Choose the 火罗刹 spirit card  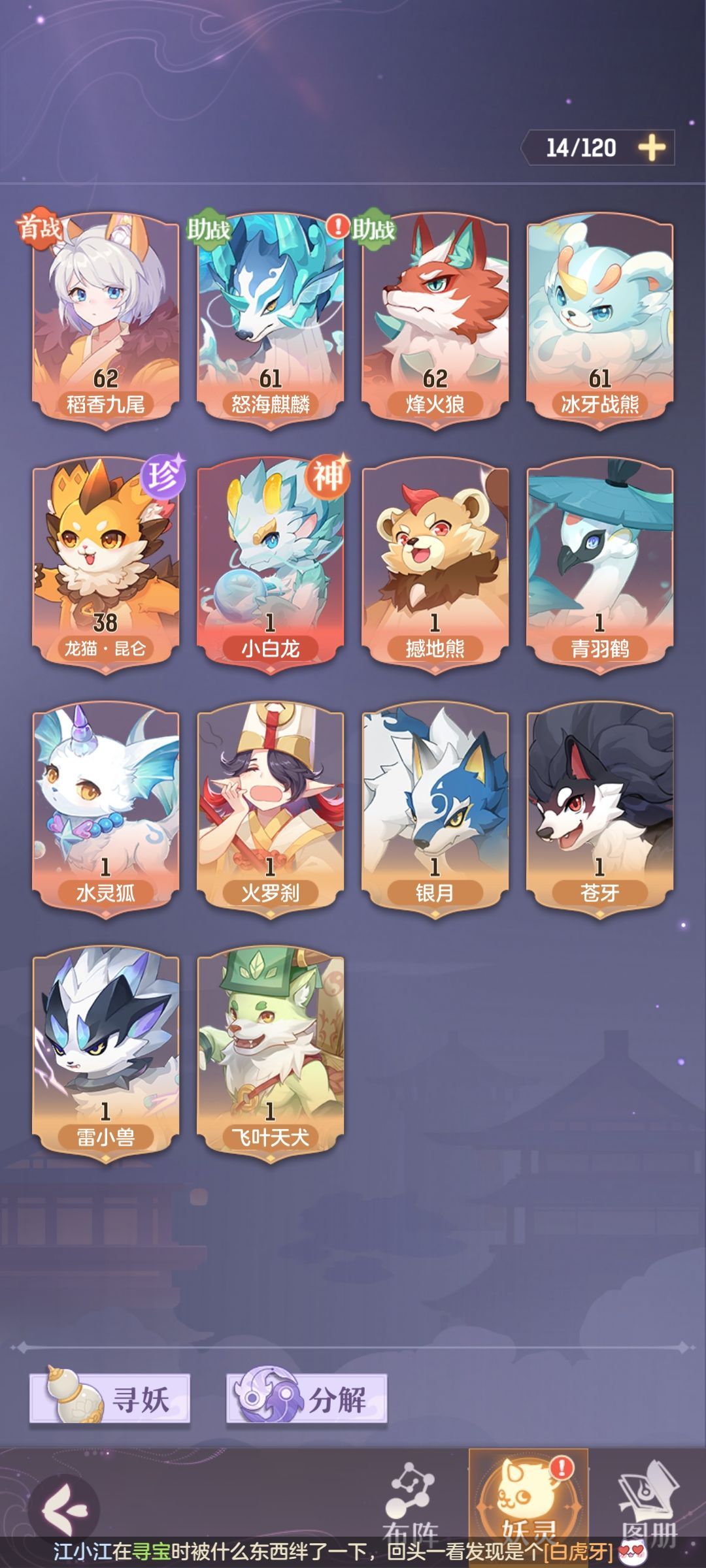(271, 809)
